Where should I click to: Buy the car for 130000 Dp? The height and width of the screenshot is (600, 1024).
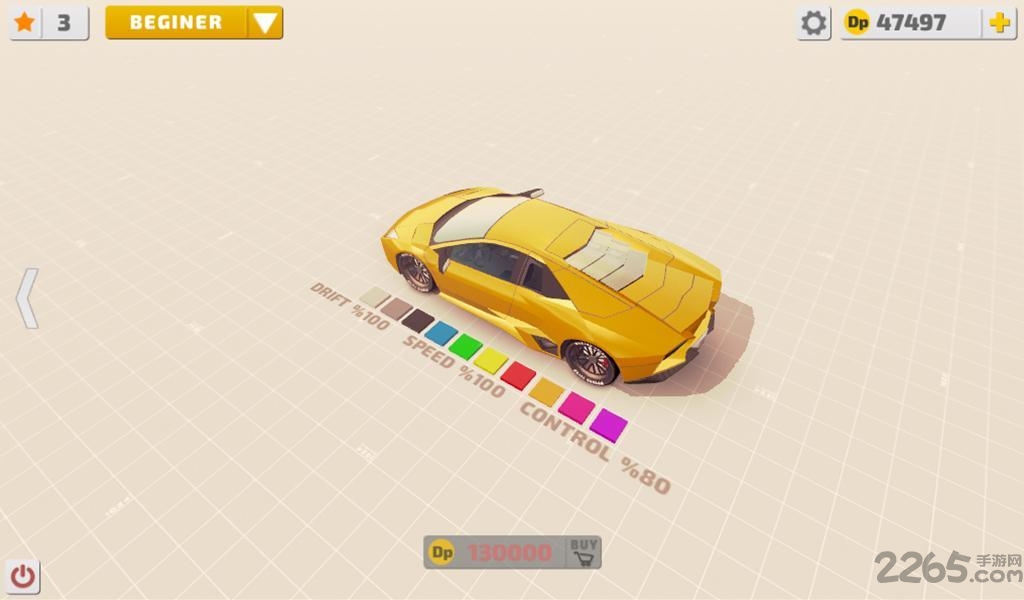click(583, 552)
